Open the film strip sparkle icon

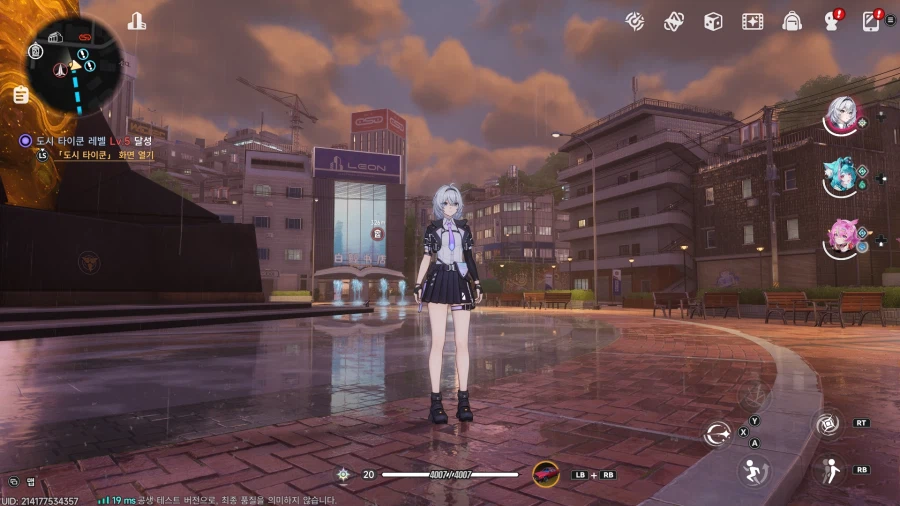point(752,20)
